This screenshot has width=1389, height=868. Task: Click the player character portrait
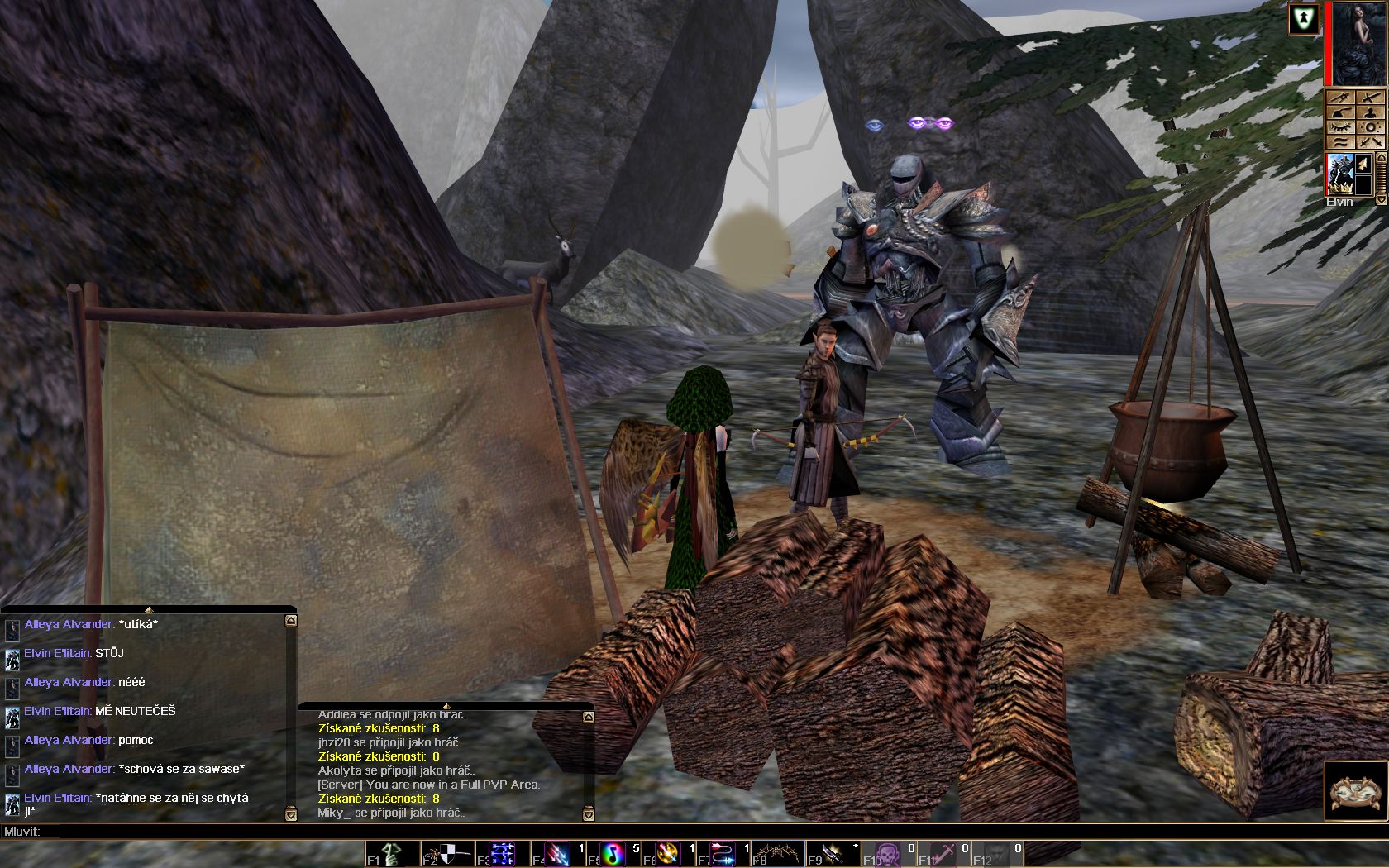1358,43
